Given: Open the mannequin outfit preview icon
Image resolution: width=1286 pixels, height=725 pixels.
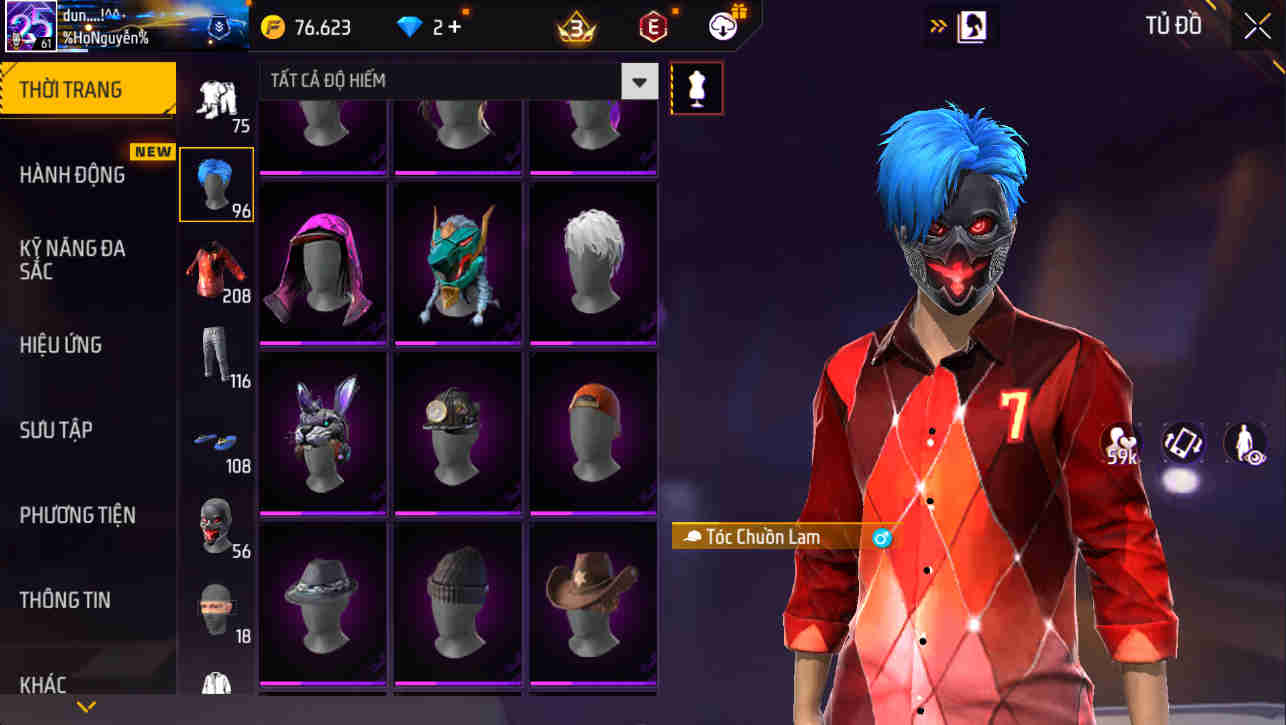Looking at the screenshot, I should tap(697, 87).
